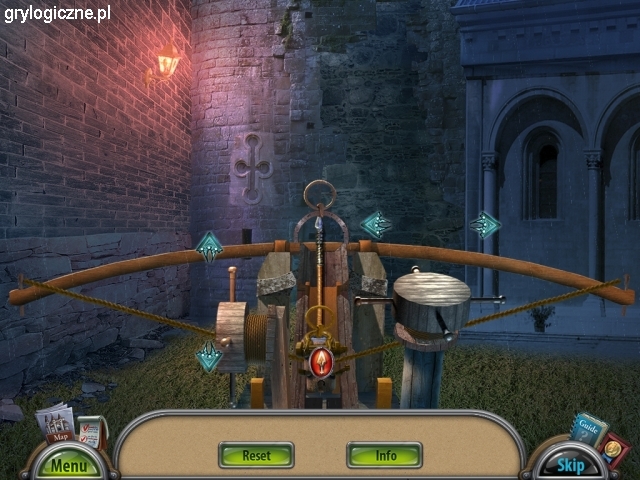View the gold medal achievements frame

point(612,449)
